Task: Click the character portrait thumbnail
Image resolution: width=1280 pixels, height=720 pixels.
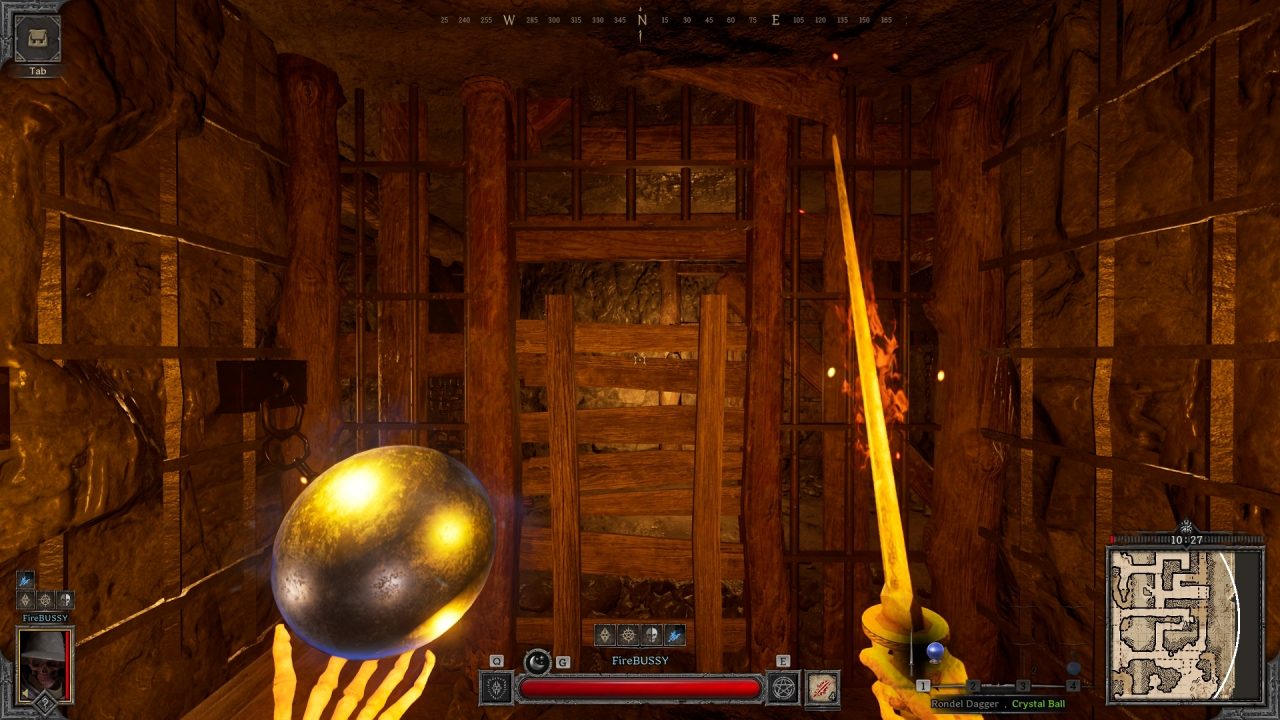Action: point(44,667)
